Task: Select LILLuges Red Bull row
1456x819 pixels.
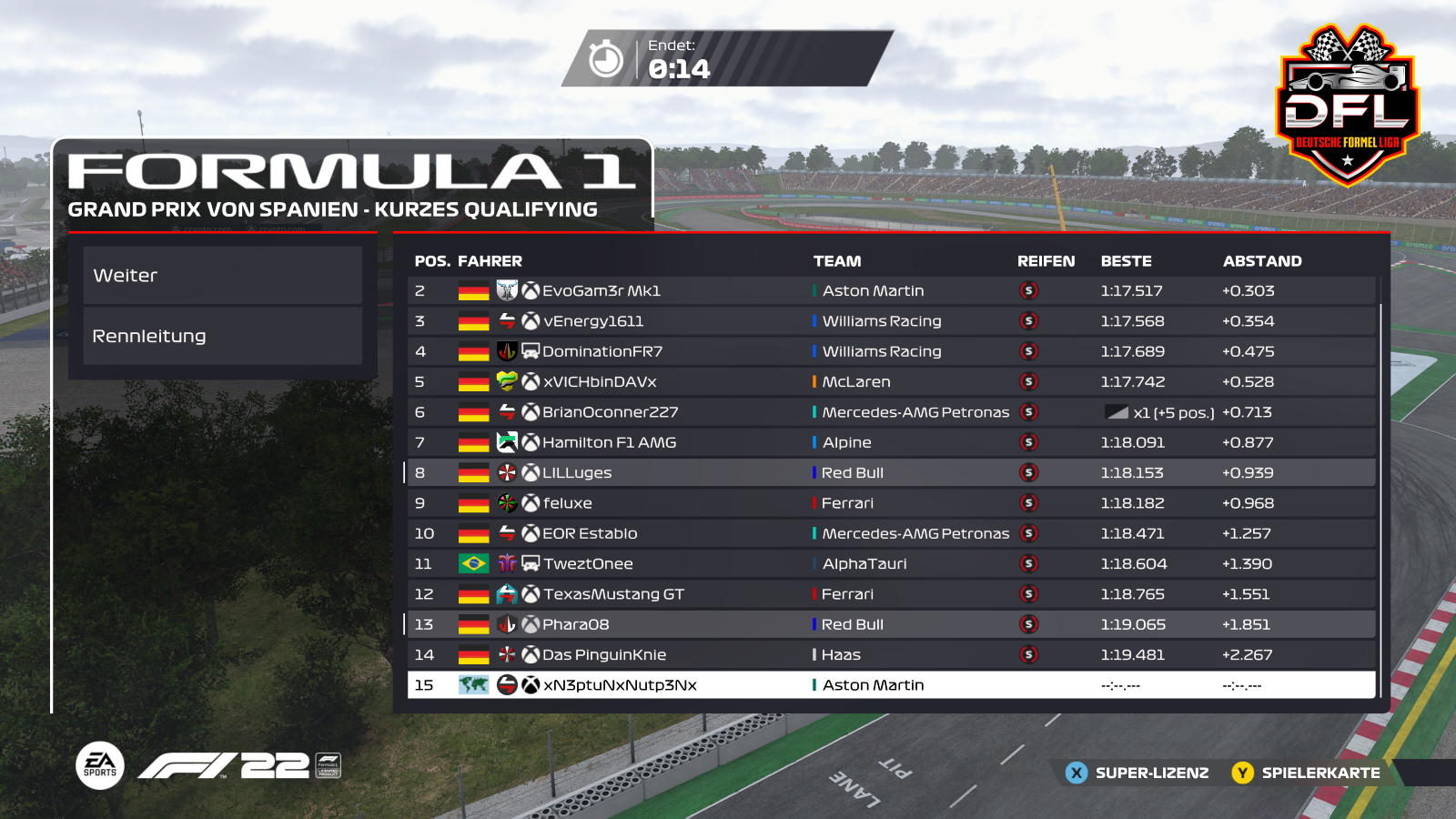Action: coord(890,473)
